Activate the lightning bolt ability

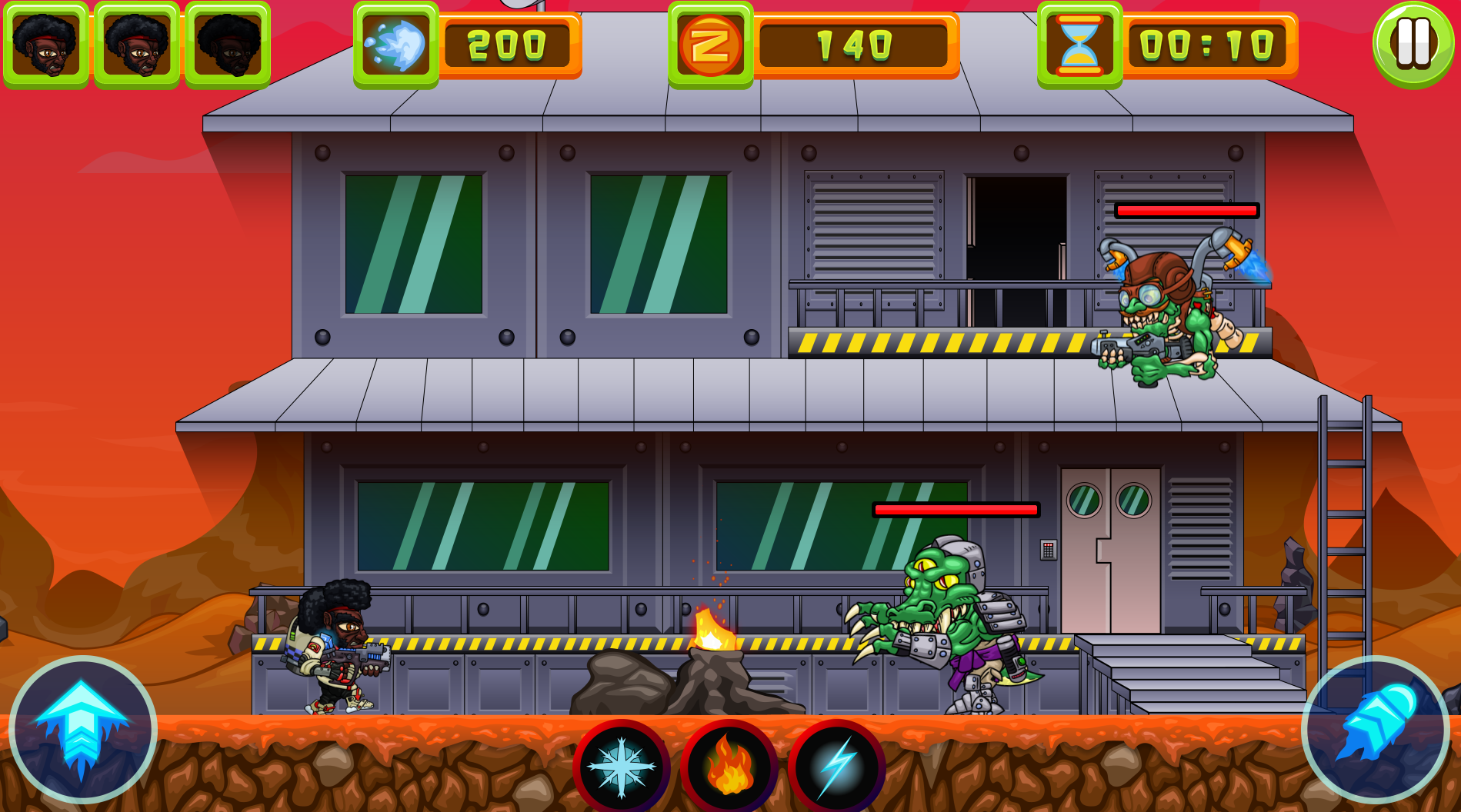coord(836,767)
